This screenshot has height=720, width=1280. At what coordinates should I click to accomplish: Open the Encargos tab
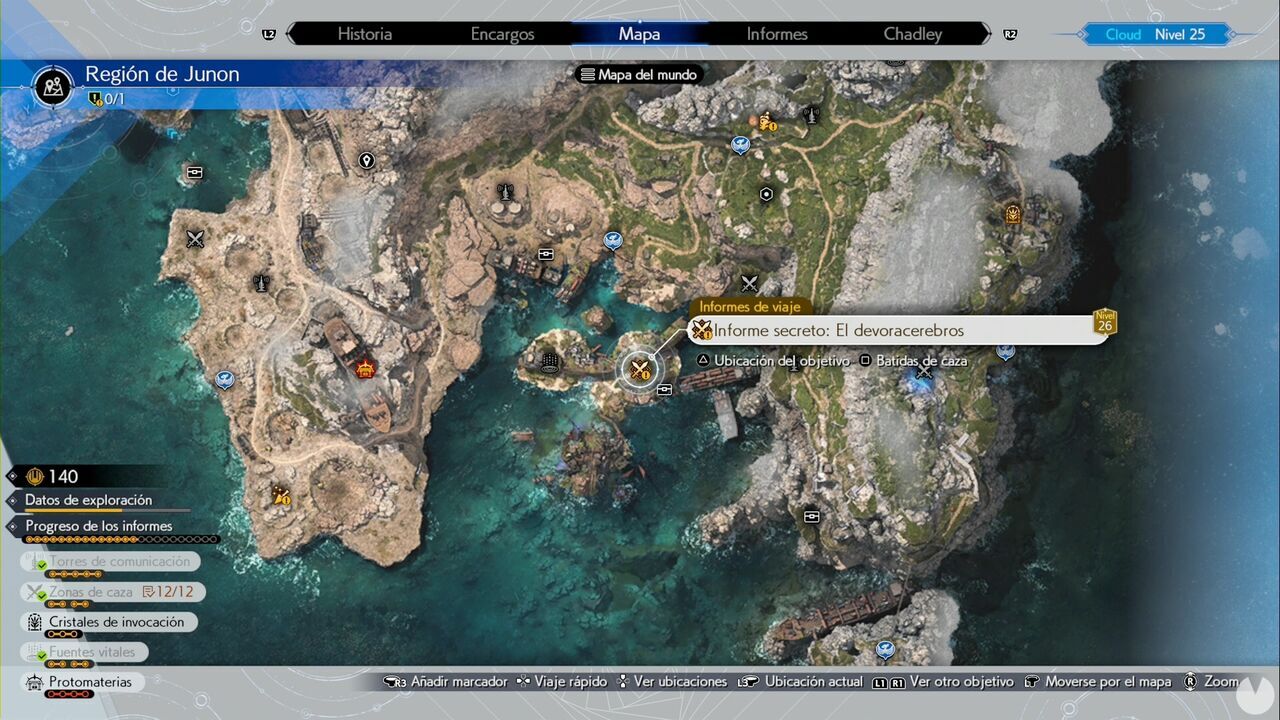point(502,33)
